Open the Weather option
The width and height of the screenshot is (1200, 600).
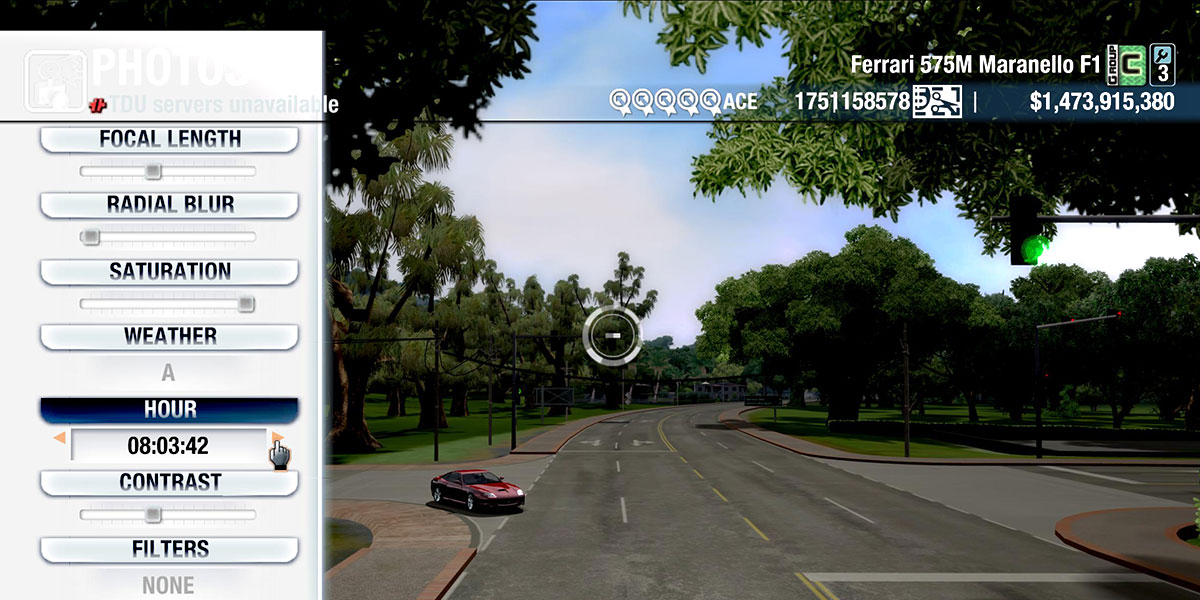coord(169,336)
